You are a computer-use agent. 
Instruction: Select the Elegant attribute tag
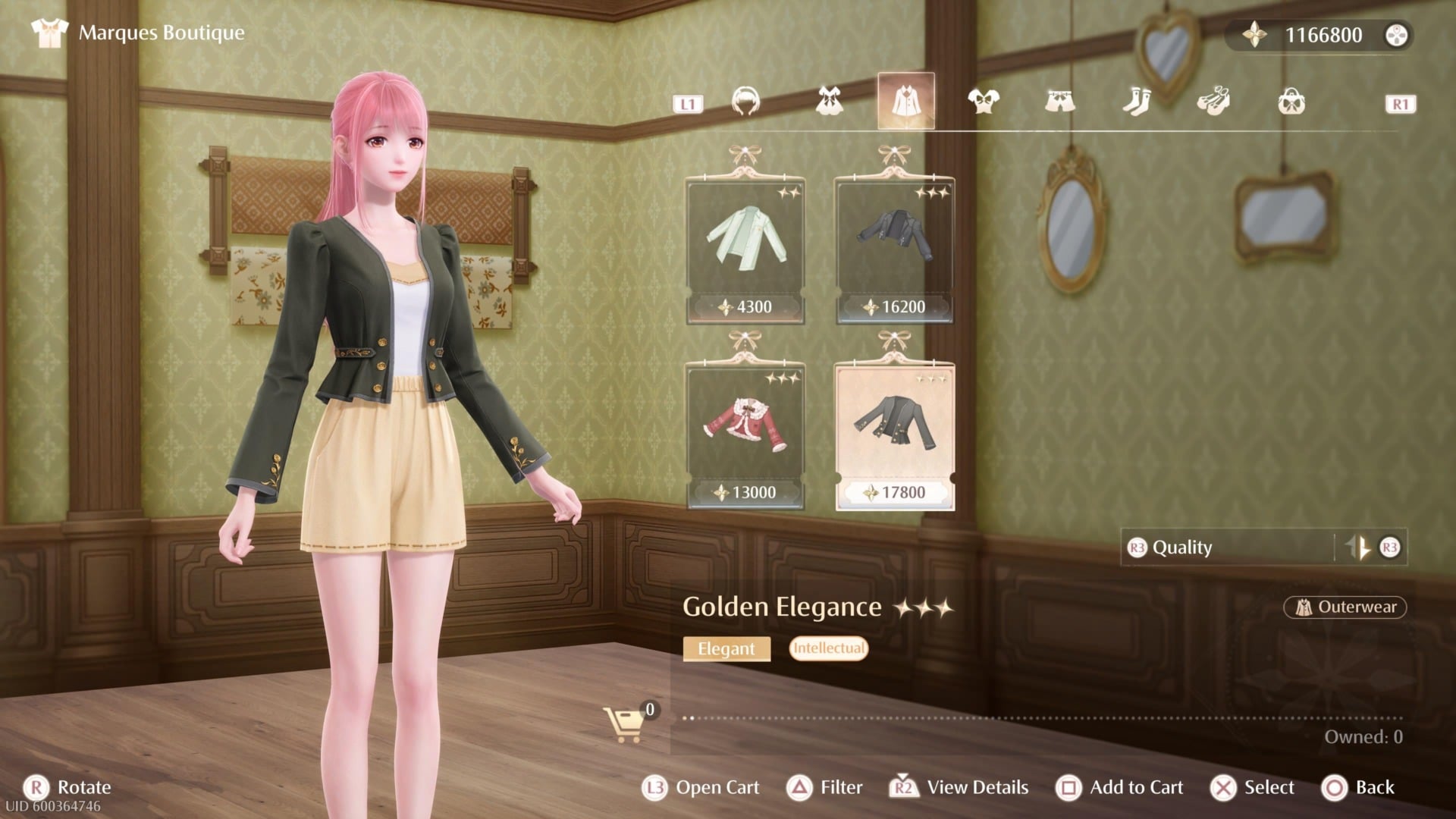coord(726,649)
